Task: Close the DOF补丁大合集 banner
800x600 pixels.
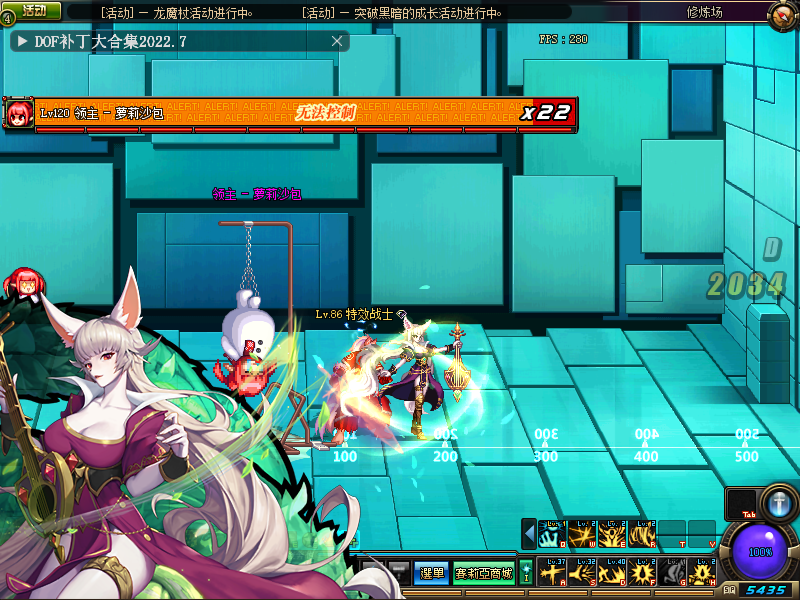Action: (x=338, y=41)
